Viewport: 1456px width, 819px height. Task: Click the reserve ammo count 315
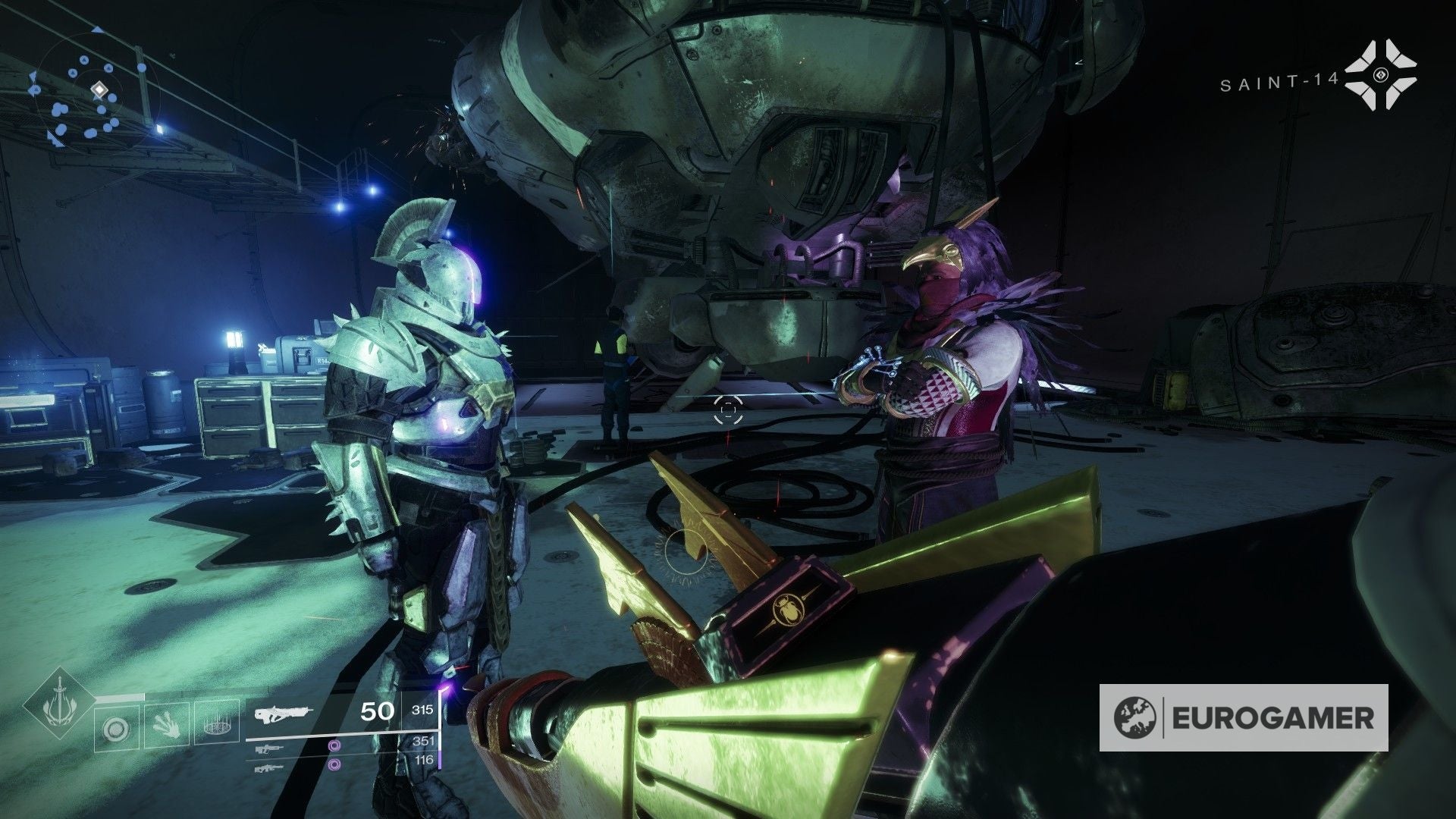(422, 711)
